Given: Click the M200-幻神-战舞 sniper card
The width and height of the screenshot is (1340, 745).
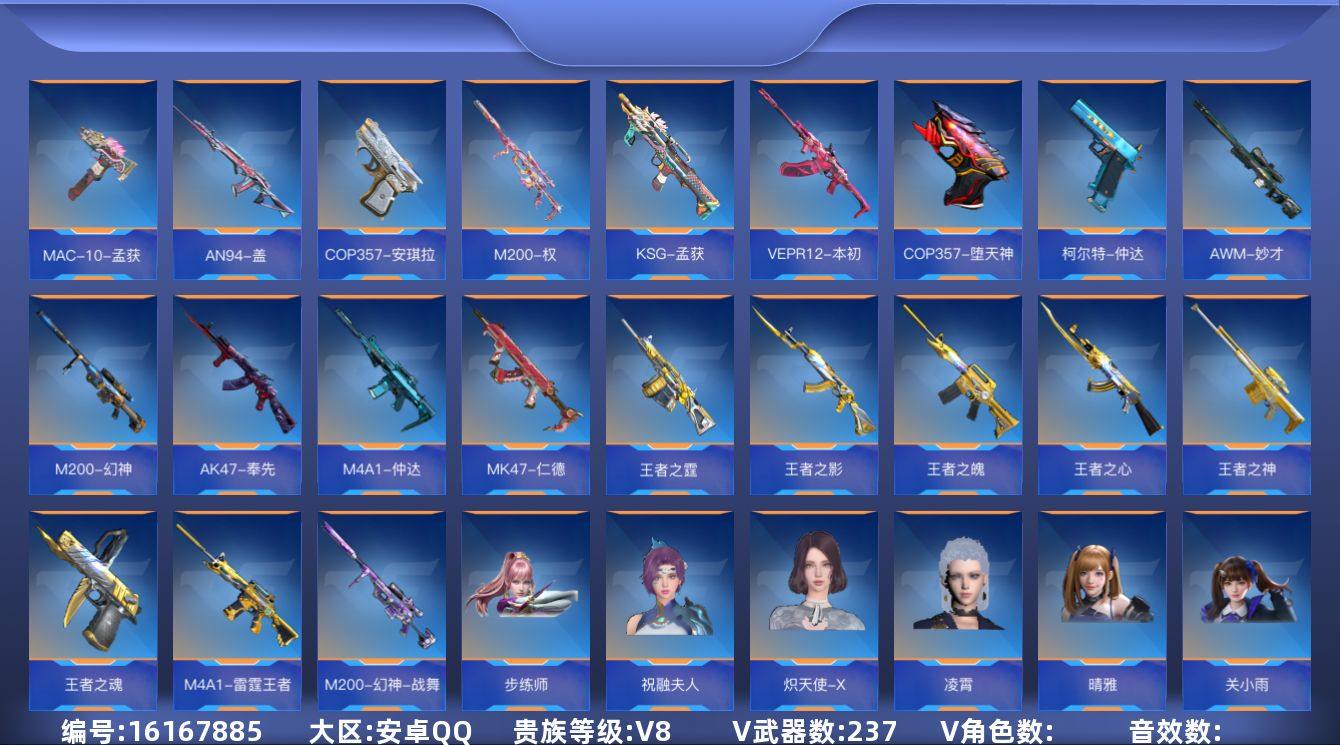Looking at the screenshot, I should pyautogui.click(x=381, y=600).
